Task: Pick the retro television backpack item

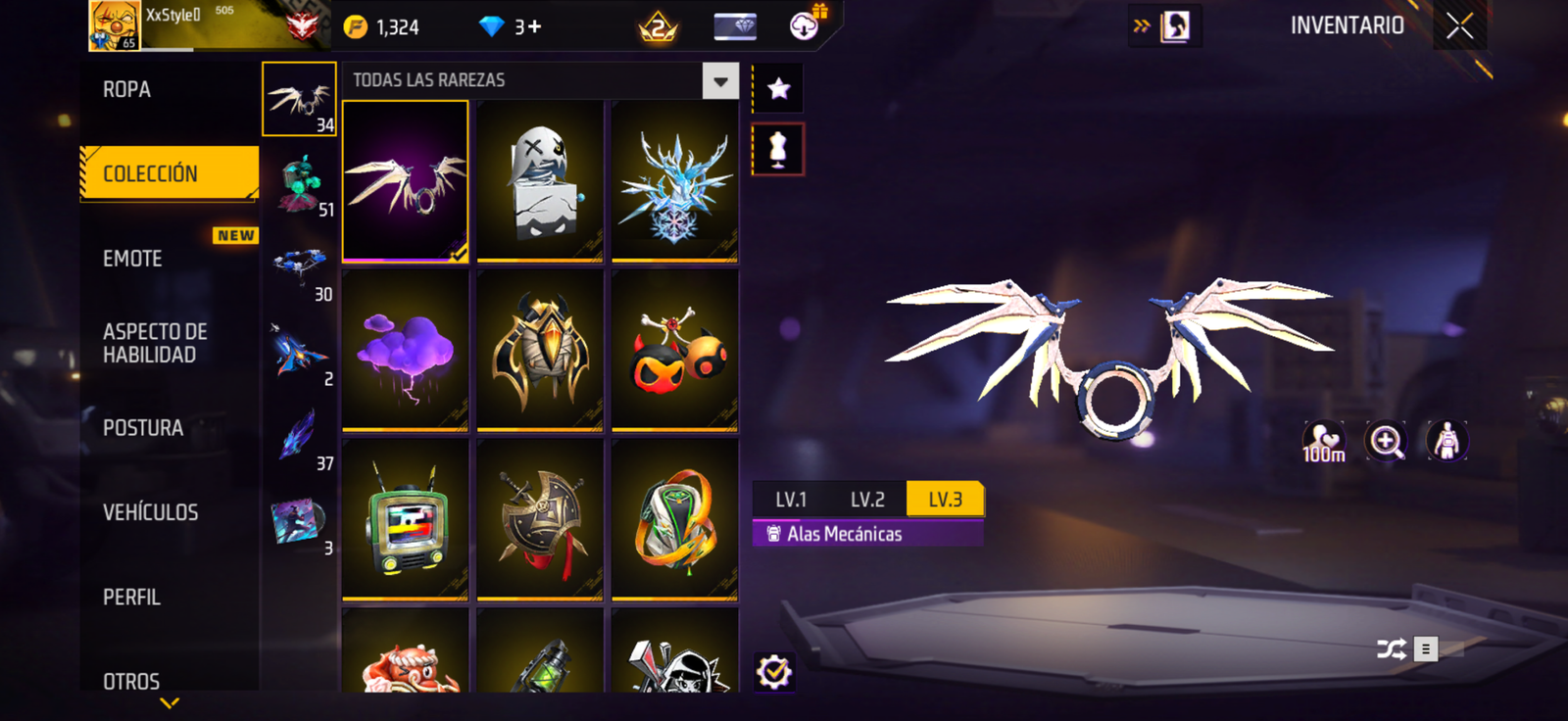Action: point(406,519)
